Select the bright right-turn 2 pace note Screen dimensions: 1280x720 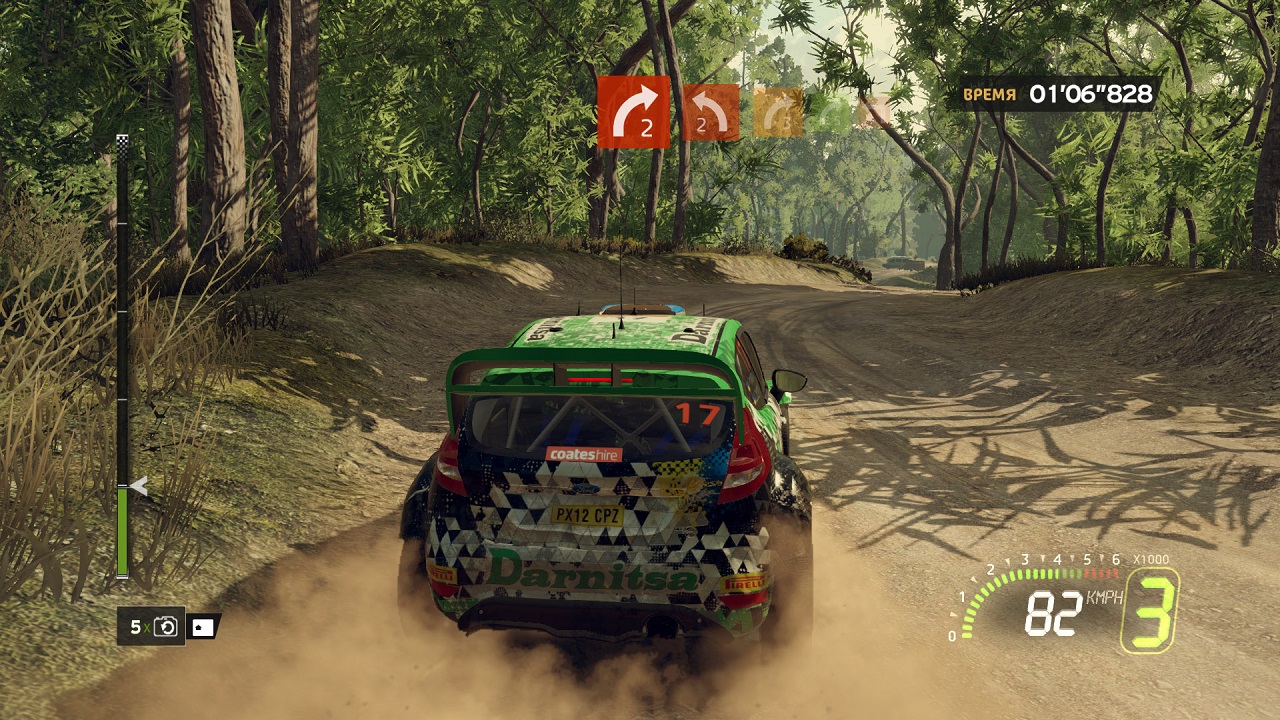(633, 112)
